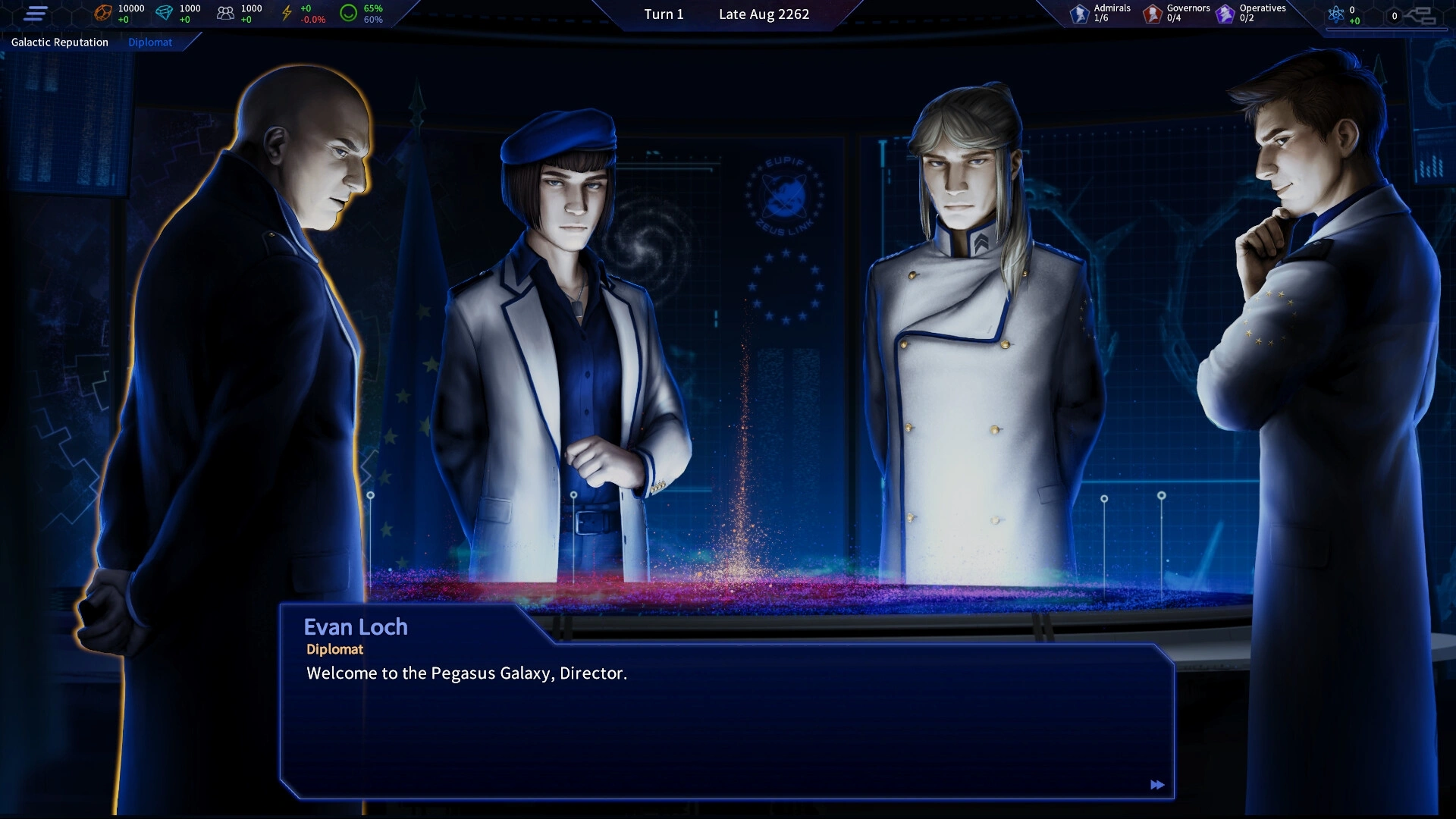Open the main menu hamburger icon
1456x819 pixels.
[36, 14]
